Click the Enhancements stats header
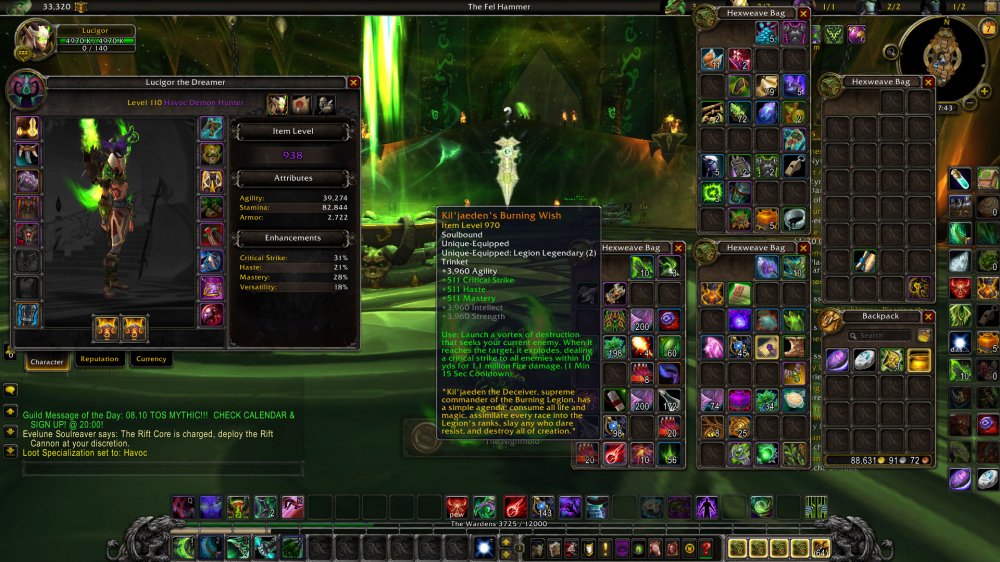1000x562 pixels. pyautogui.click(x=294, y=238)
